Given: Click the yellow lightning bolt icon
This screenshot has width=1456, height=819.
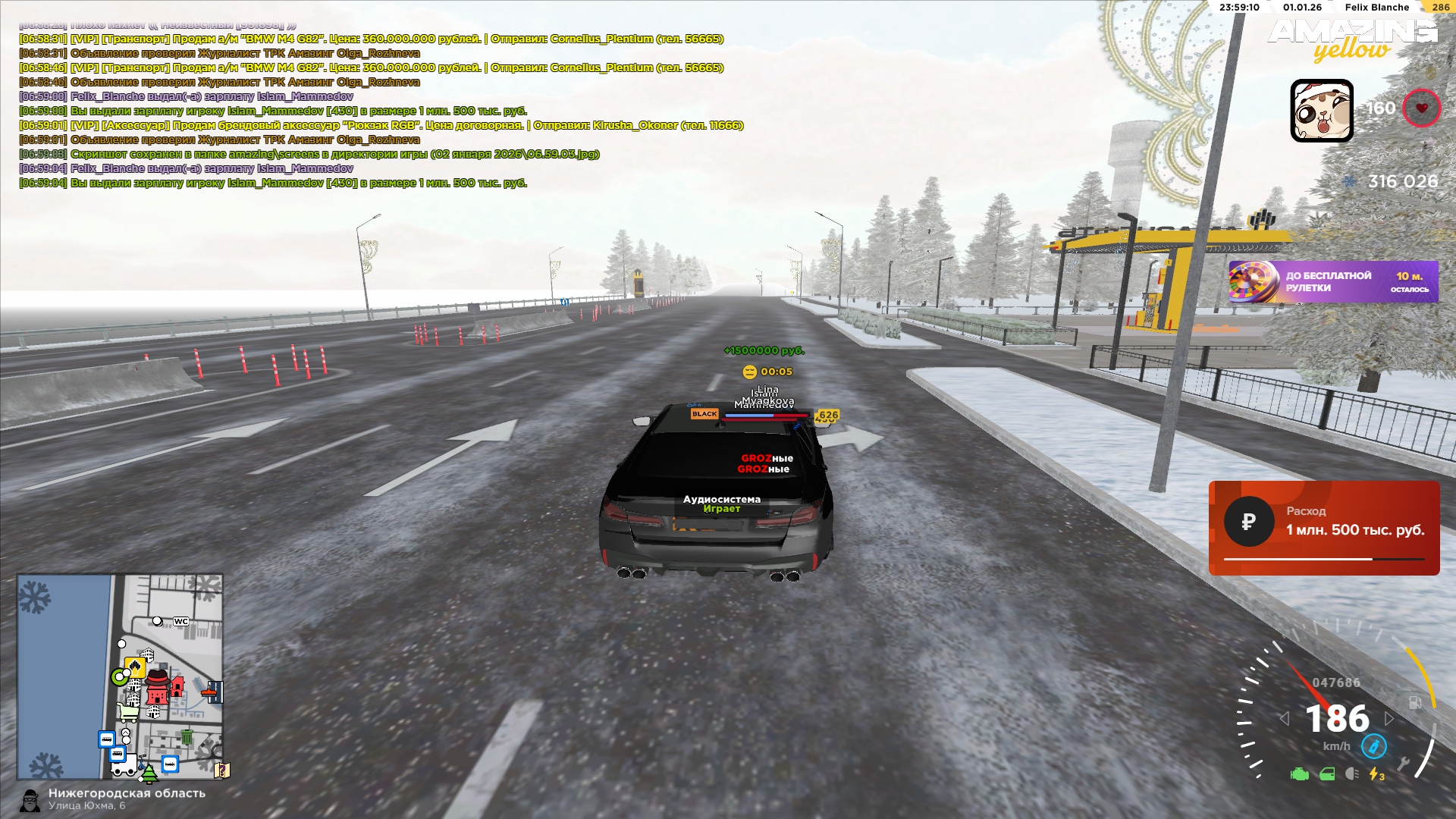Looking at the screenshot, I should 1376,774.
